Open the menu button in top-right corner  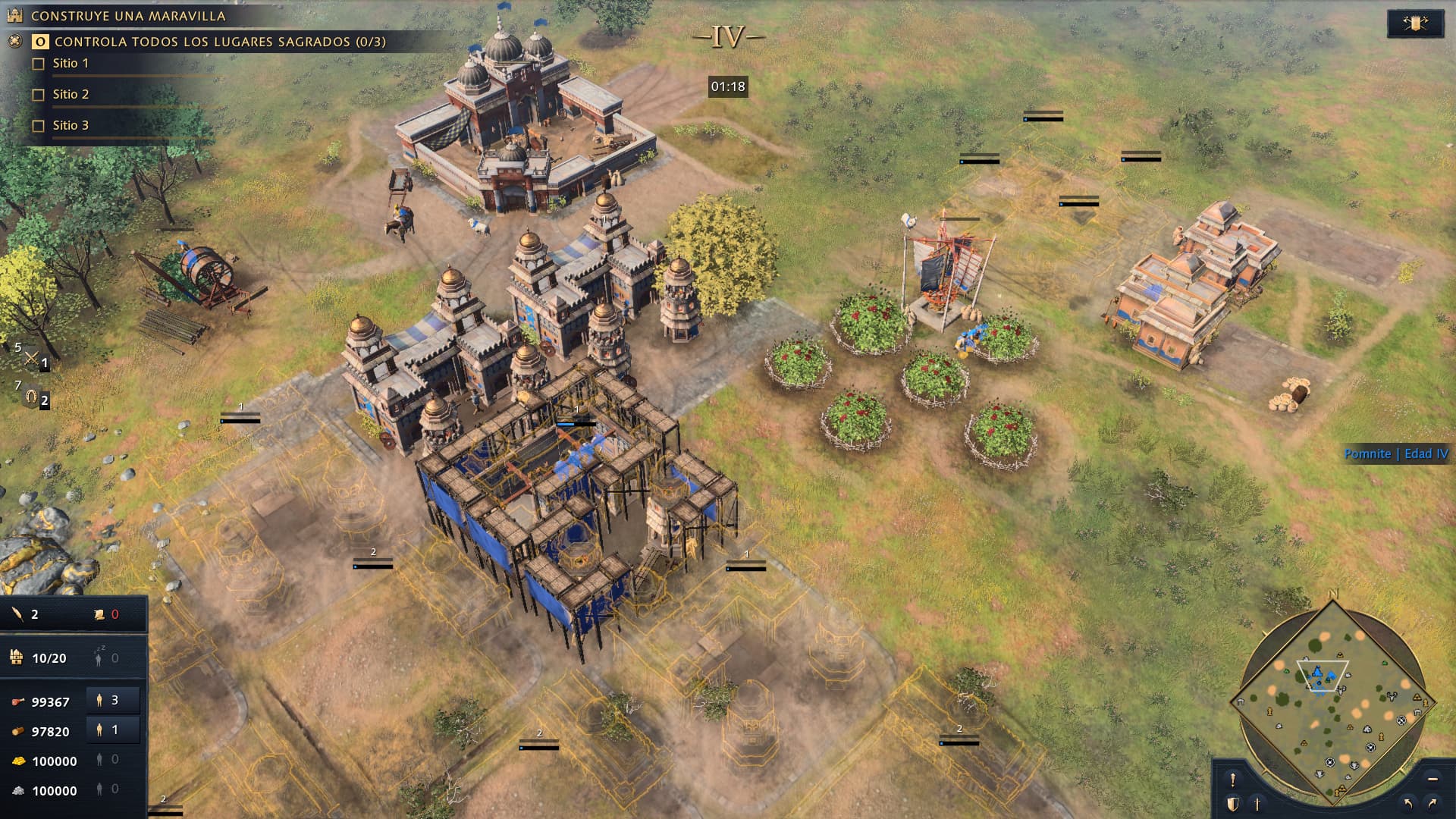tap(1415, 24)
